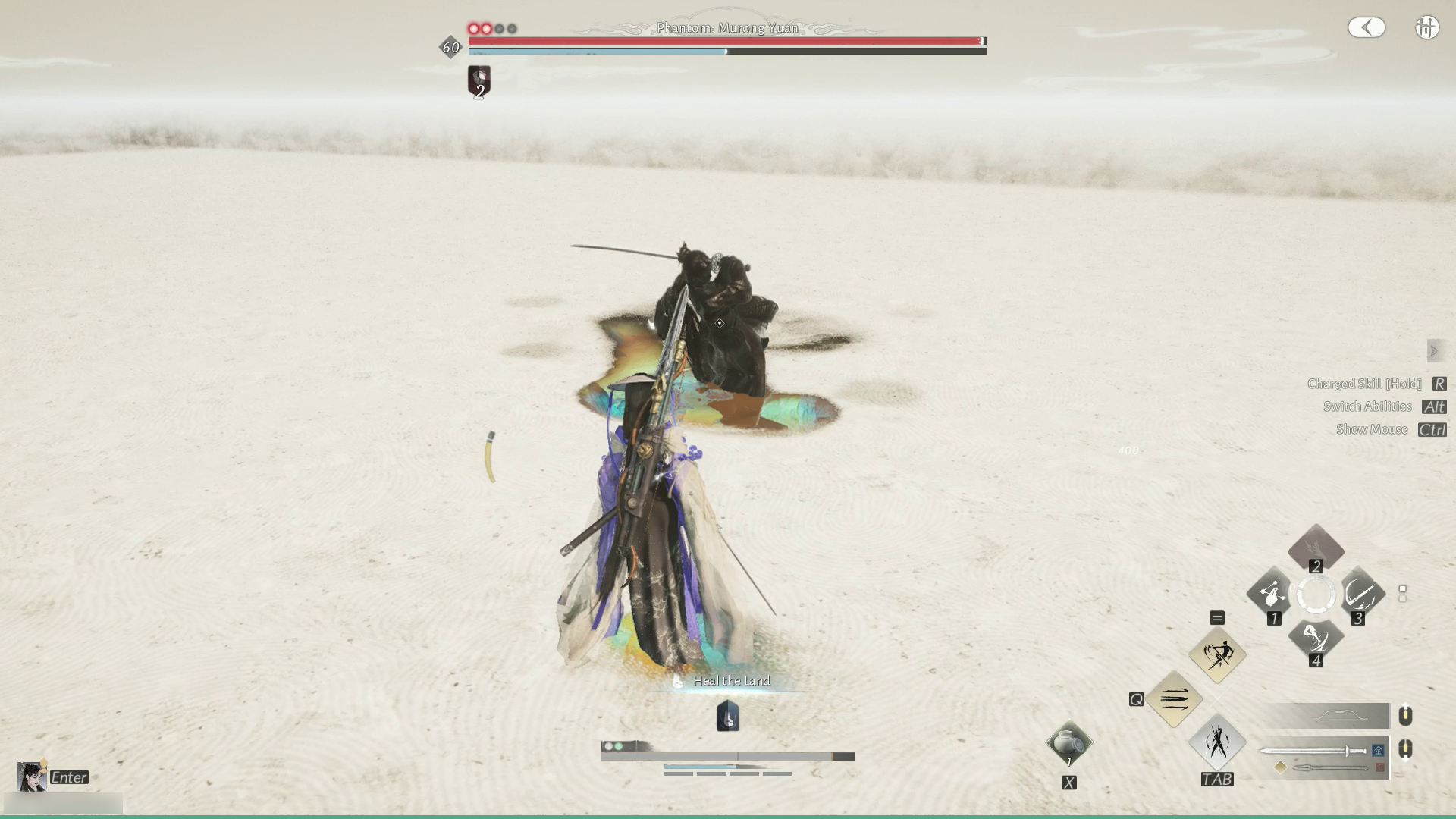Inspect the Heal the Land buff icon
The height and width of the screenshot is (819, 1456).
(727, 716)
